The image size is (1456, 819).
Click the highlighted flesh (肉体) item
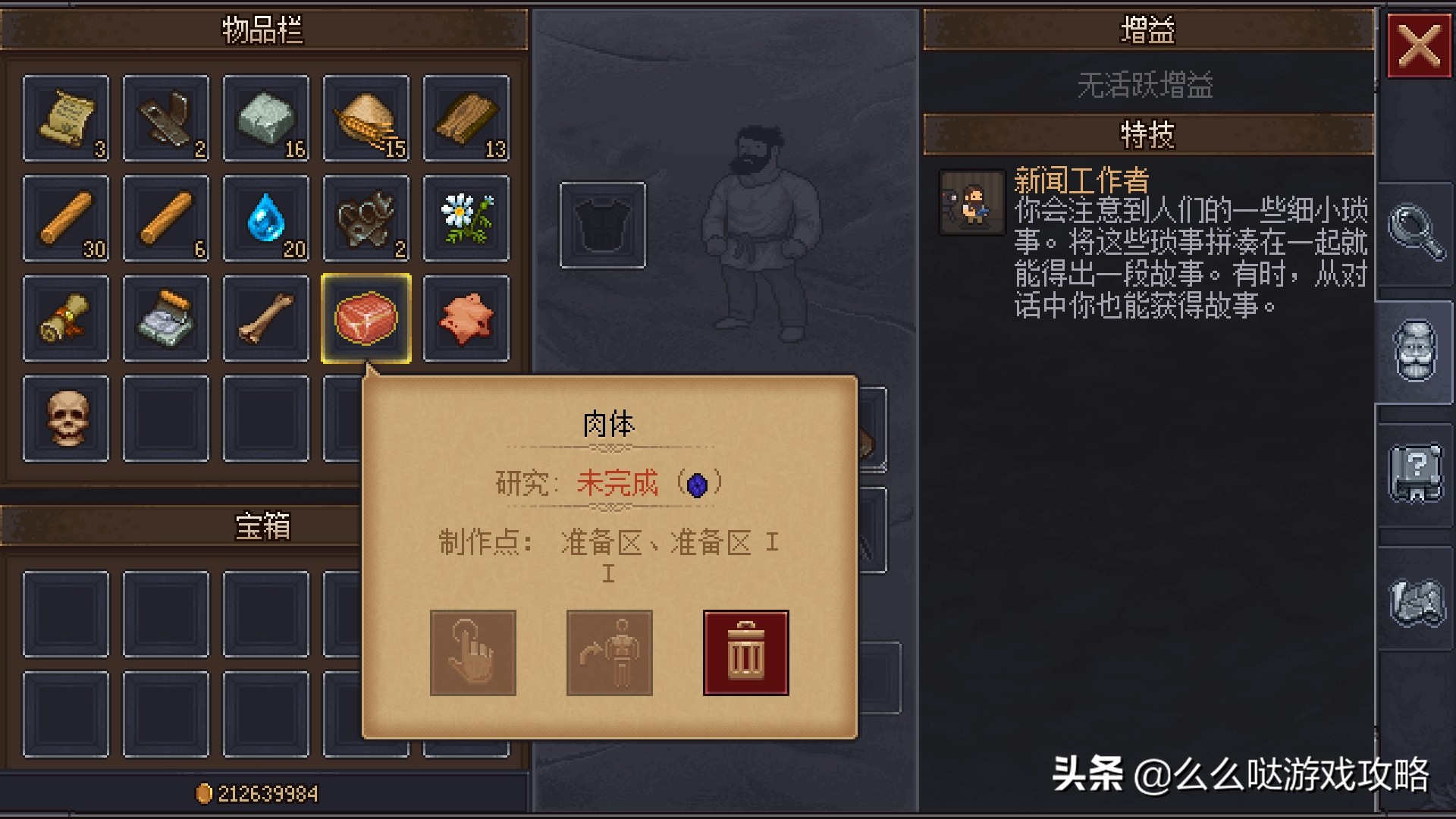pos(367,319)
